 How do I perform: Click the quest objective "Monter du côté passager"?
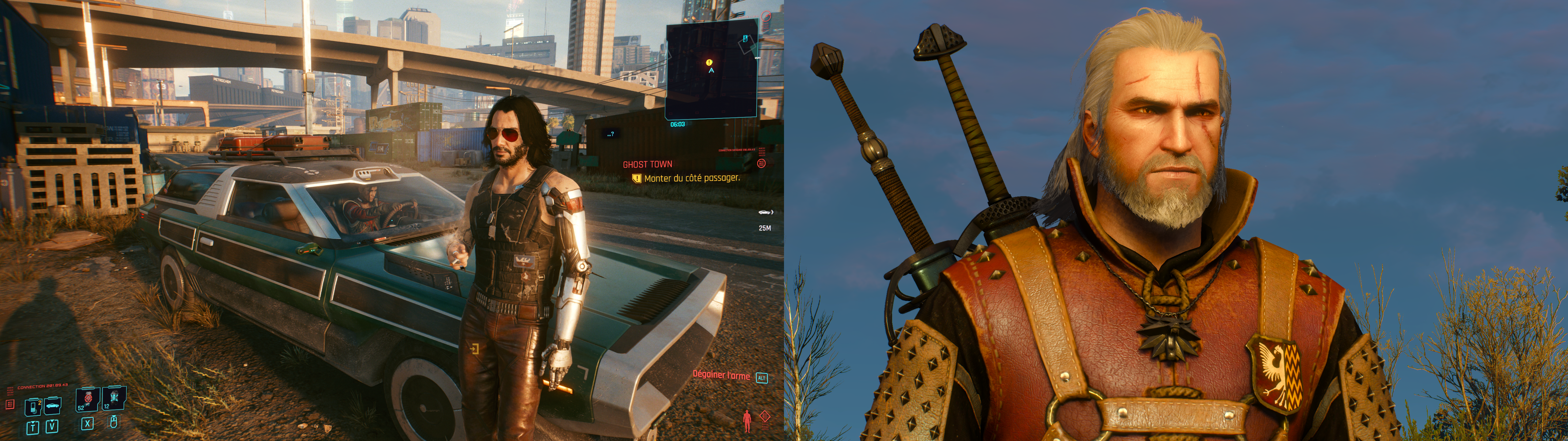(692, 179)
